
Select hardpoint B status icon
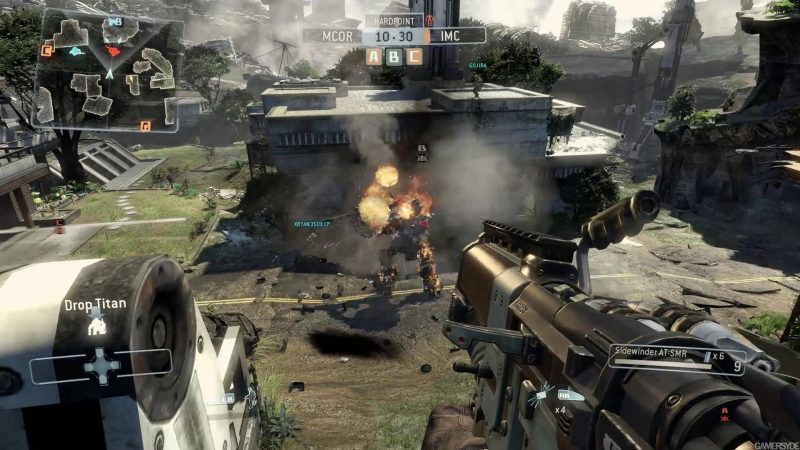(394, 56)
